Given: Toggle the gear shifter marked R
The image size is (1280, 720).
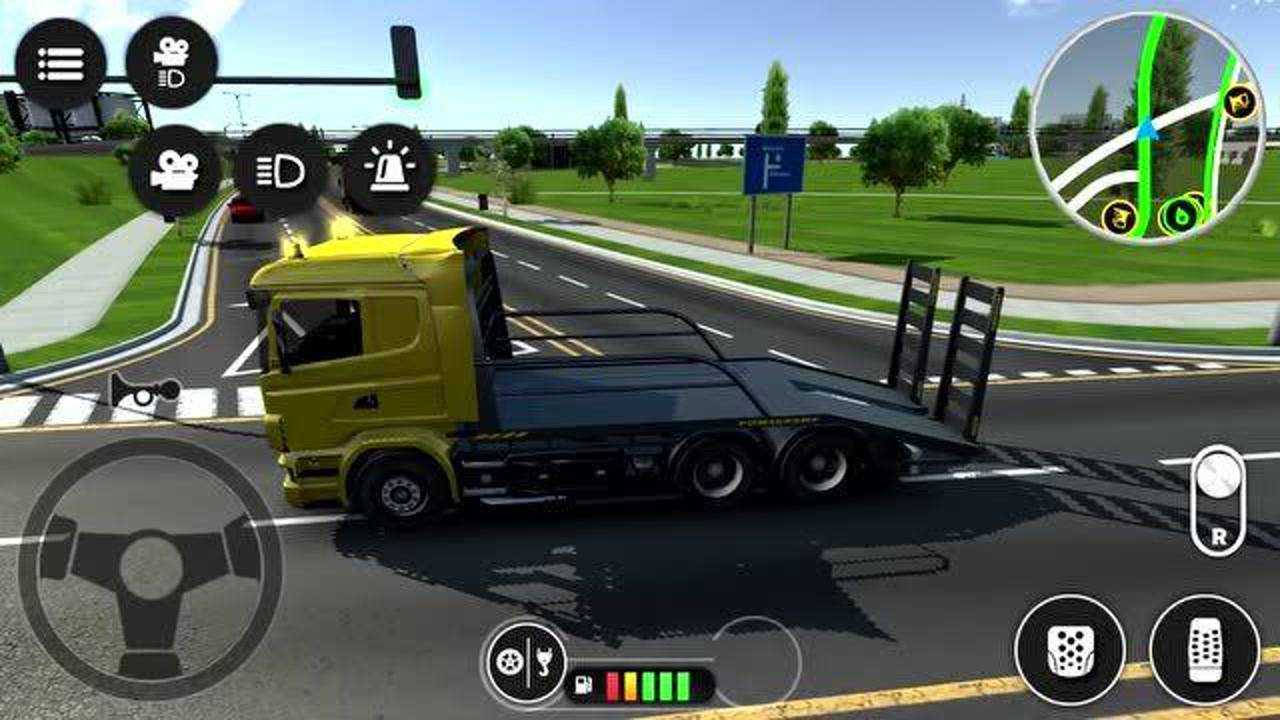Looking at the screenshot, I should [1218, 500].
